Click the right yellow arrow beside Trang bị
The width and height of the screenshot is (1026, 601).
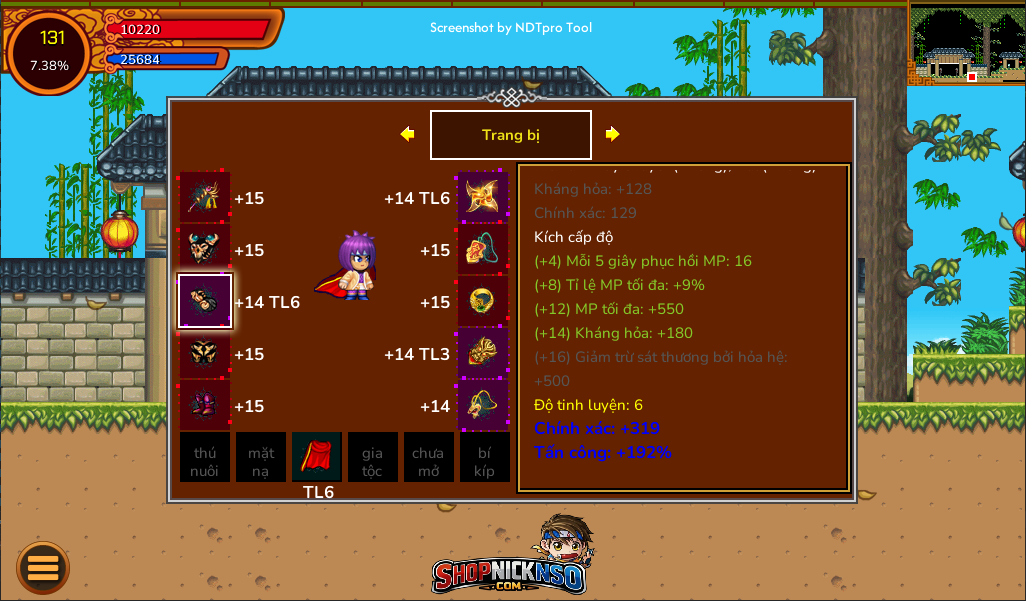click(x=613, y=134)
